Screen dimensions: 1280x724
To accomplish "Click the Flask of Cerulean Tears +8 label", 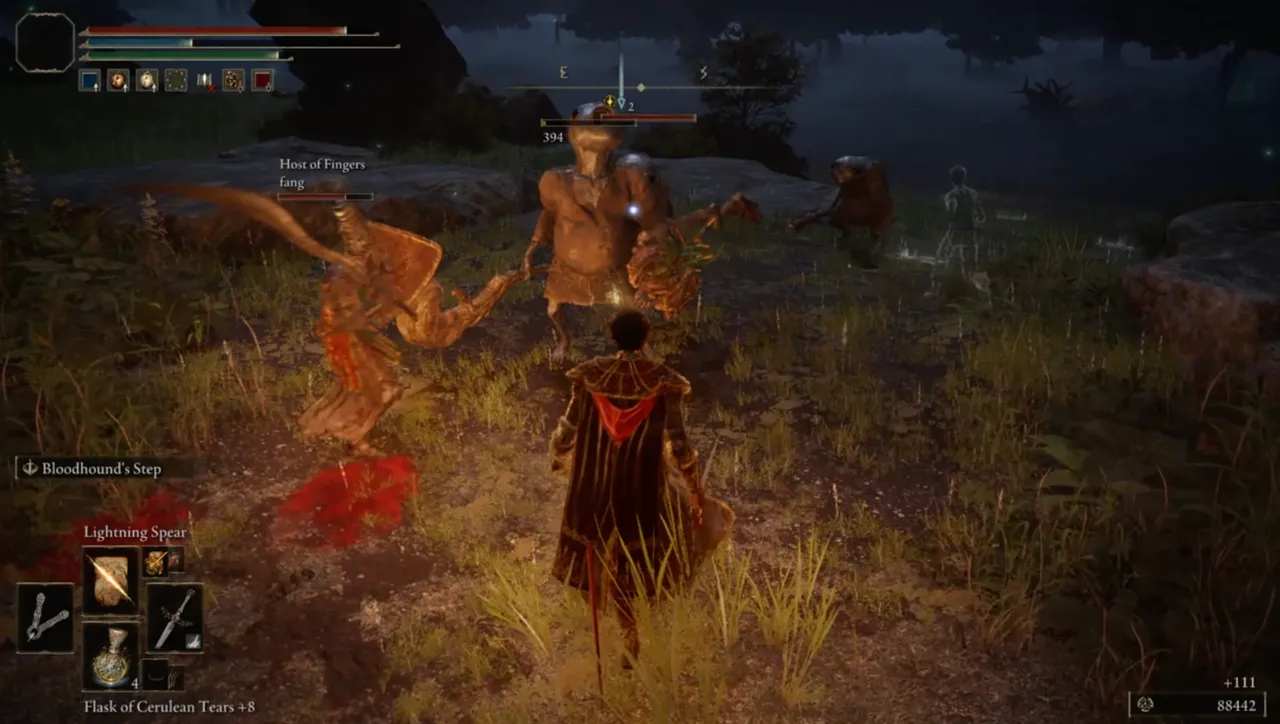I will pyautogui.click(x=168, y=707).
